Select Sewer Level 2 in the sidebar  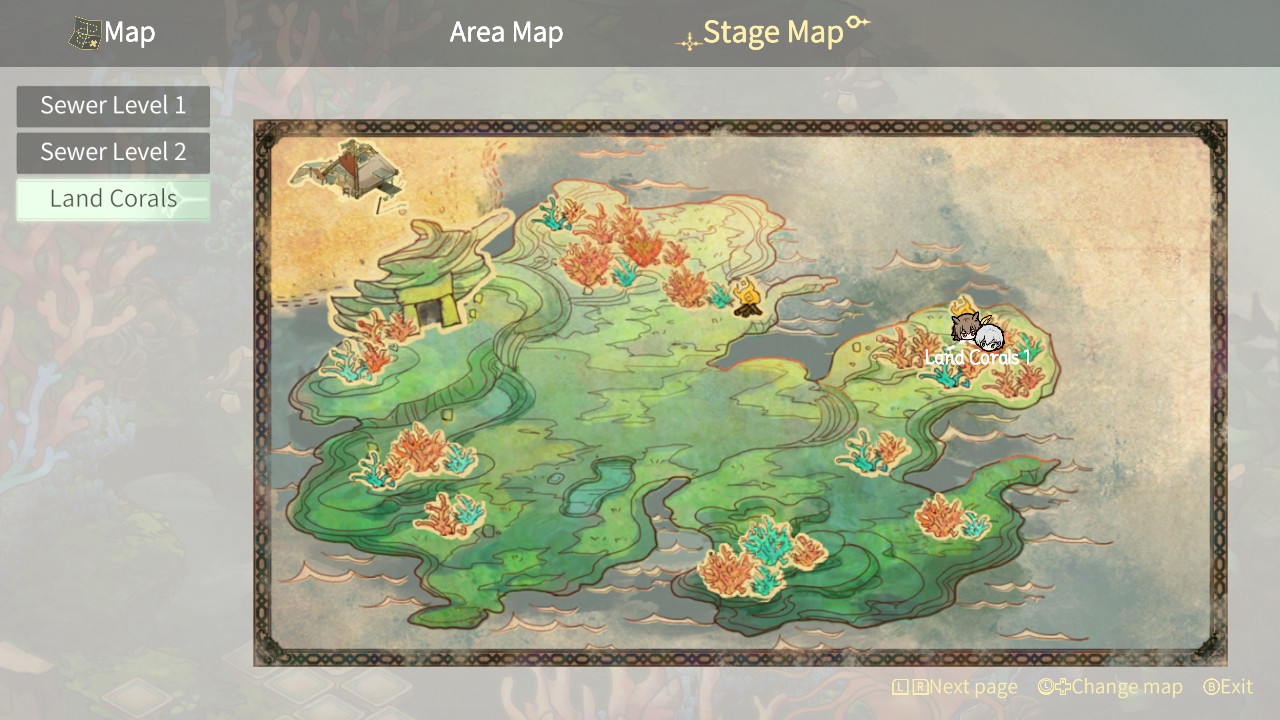coord(113,152)
